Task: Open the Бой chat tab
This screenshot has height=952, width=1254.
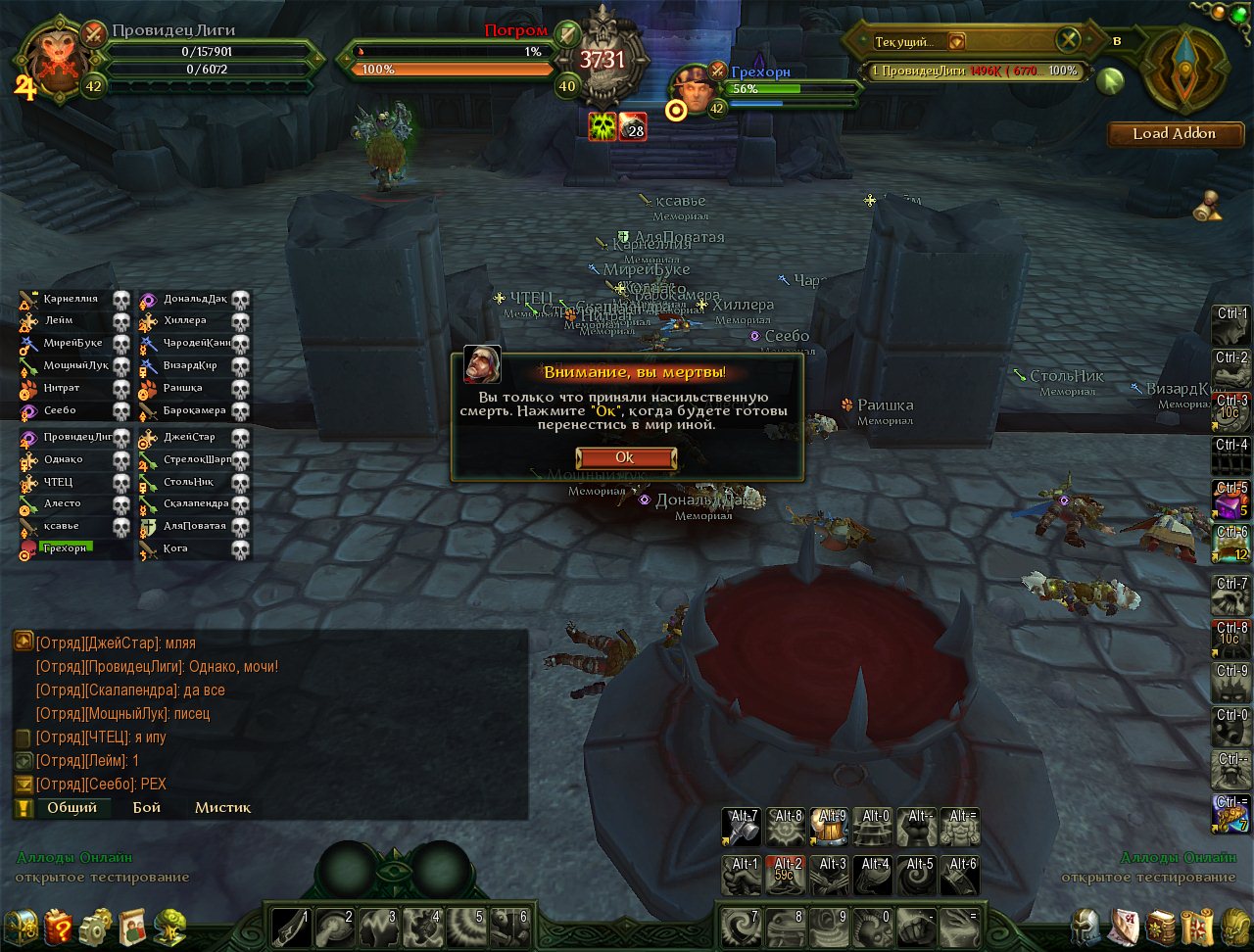Action: click(147, 808)
